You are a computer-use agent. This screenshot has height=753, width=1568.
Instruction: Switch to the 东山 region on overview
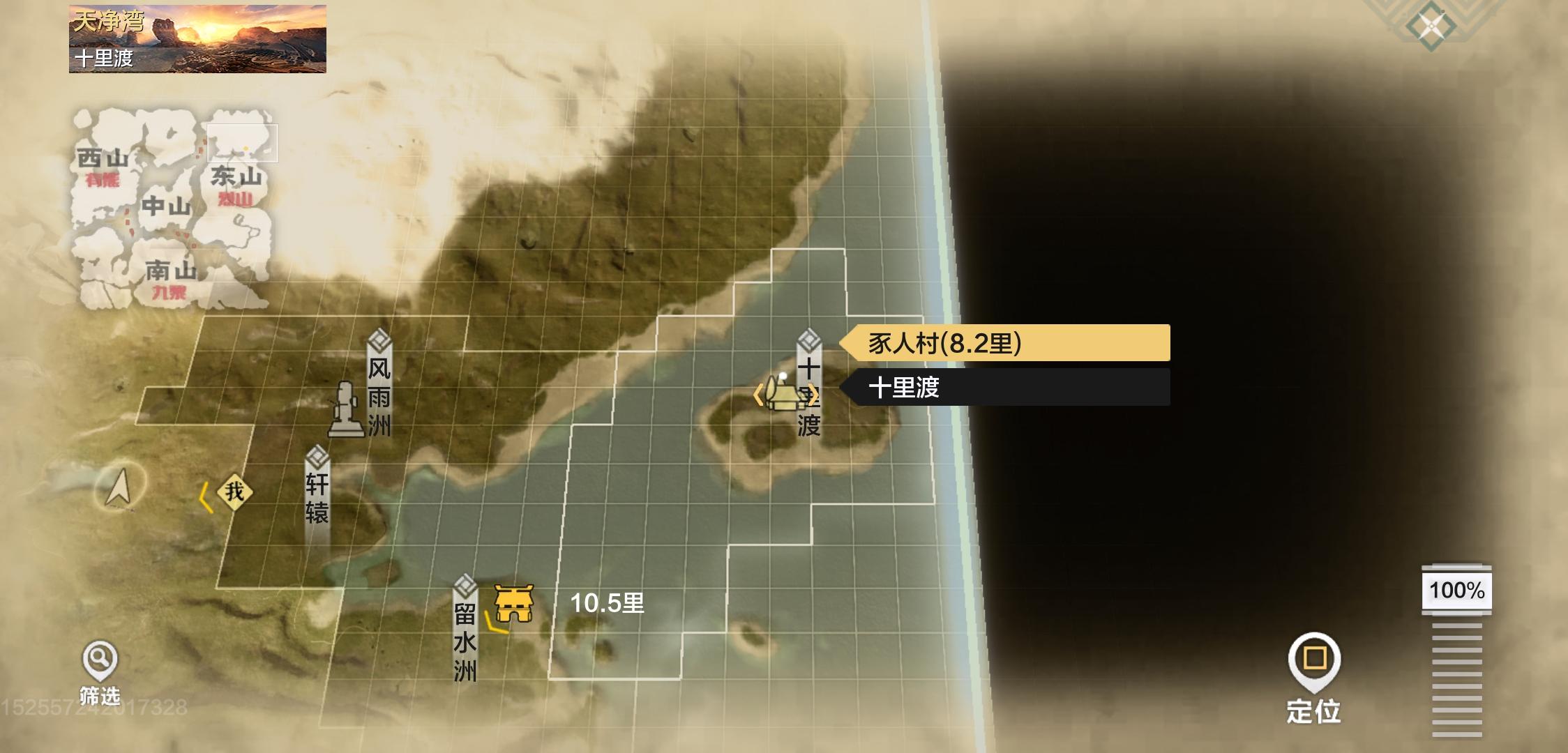pyautogui.click(x=236, y=177)
